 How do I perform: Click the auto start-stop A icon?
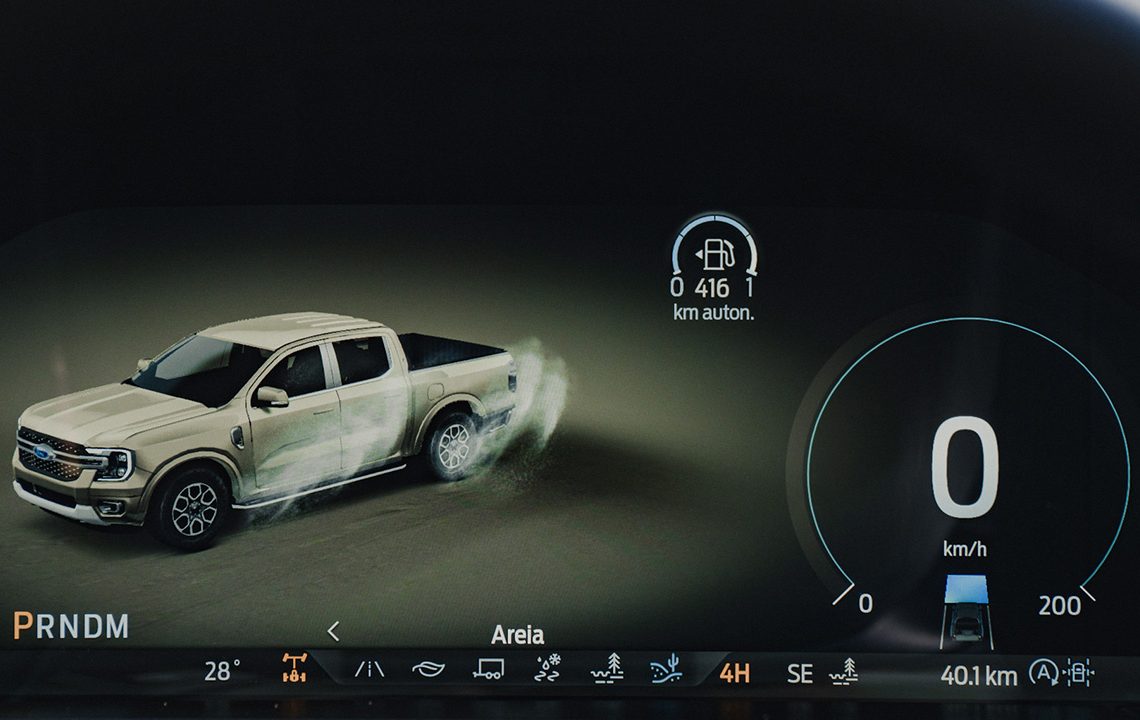tap(1043, 673)
